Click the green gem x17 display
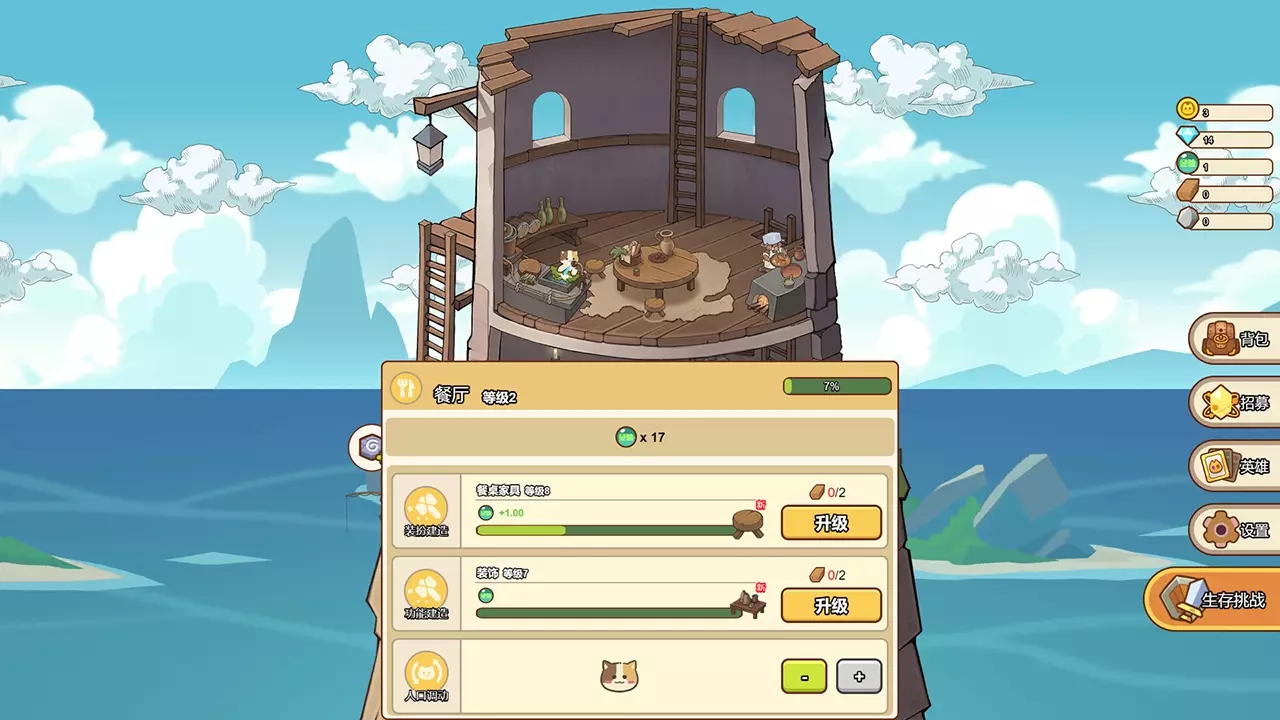Screen dimensions: 1280x720 (640, 437)
